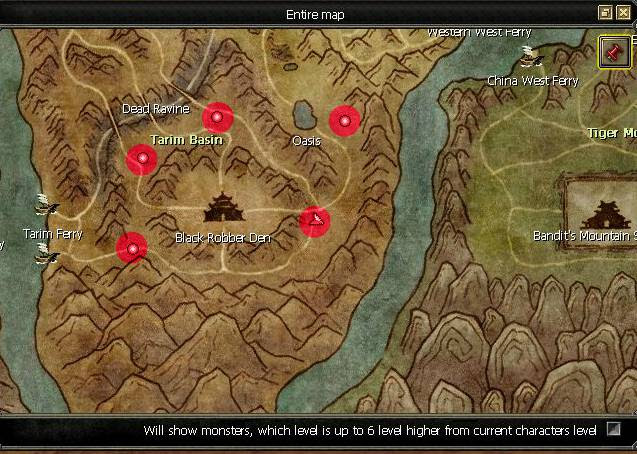Image resolution: width=637 pixels, height=454 pixels.
Task: Click the map window resize button
Action: (x=605, y=13)
